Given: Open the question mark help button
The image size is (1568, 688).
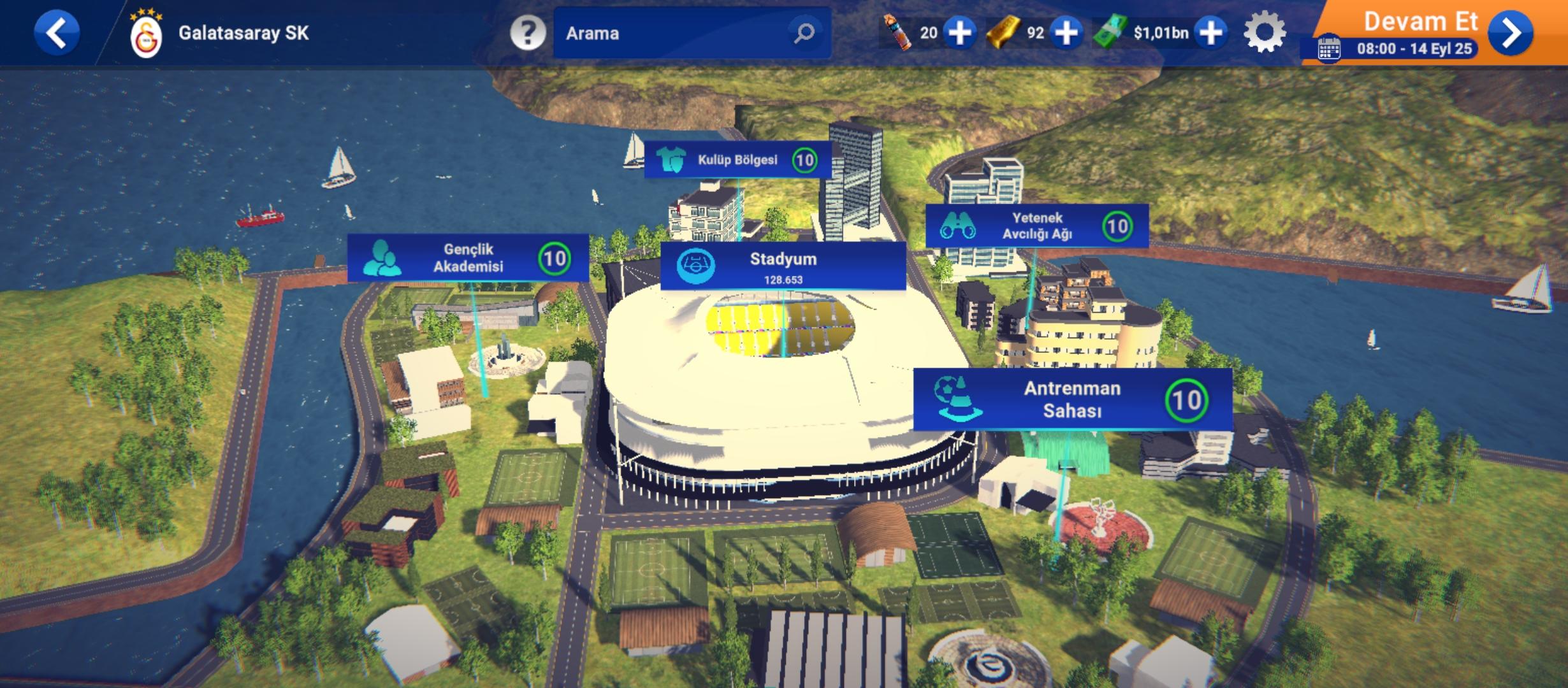Looking at the screenshot, I should click(x=527, y=32).
